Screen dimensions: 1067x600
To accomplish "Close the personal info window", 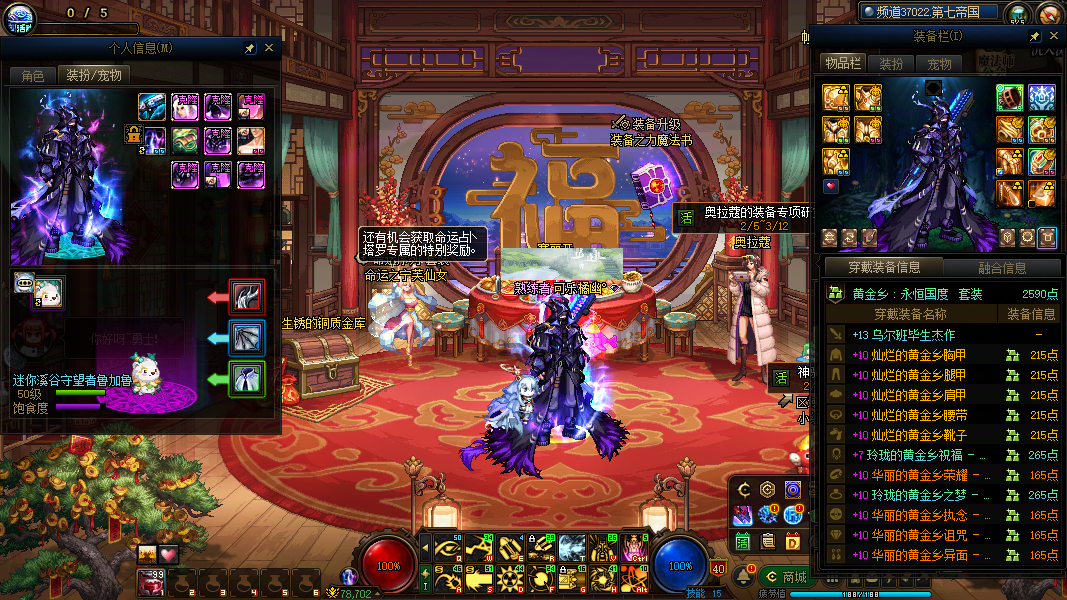I will point(269,48).
